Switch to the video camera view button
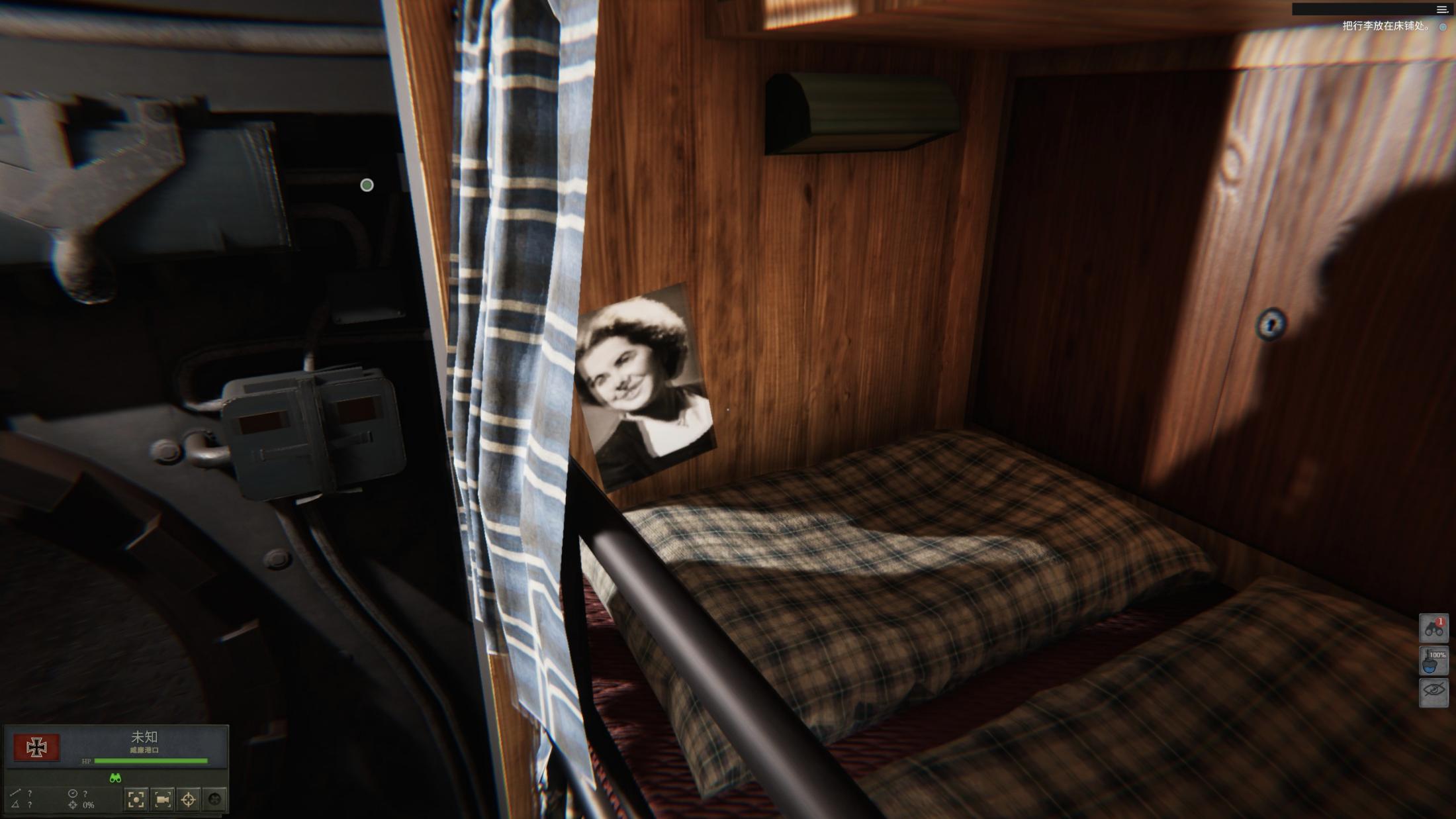Viewport: 1456px width, 819px height. [x=162, y=800]
